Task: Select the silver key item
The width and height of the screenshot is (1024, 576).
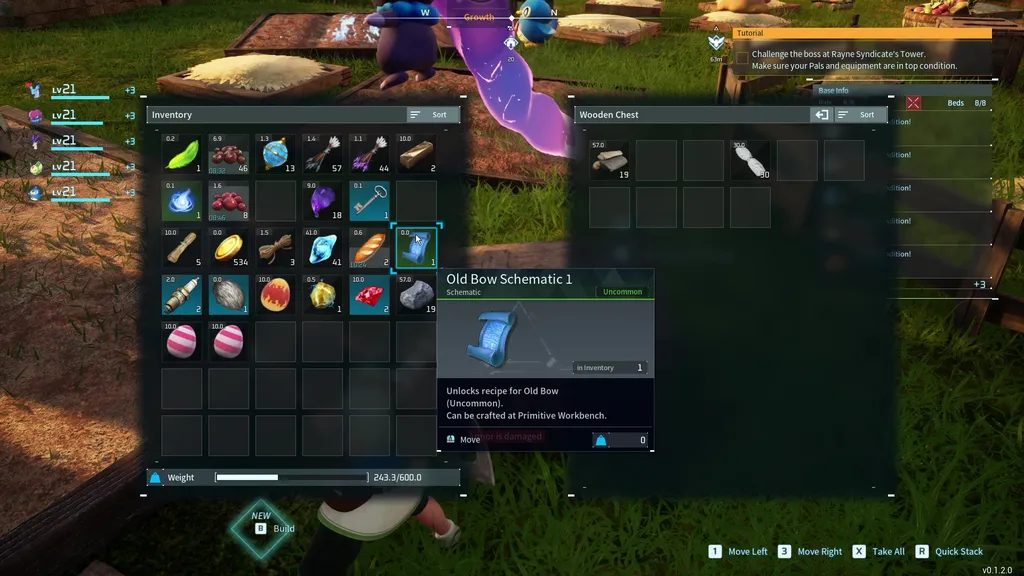Action: click(x=369, y=201)
